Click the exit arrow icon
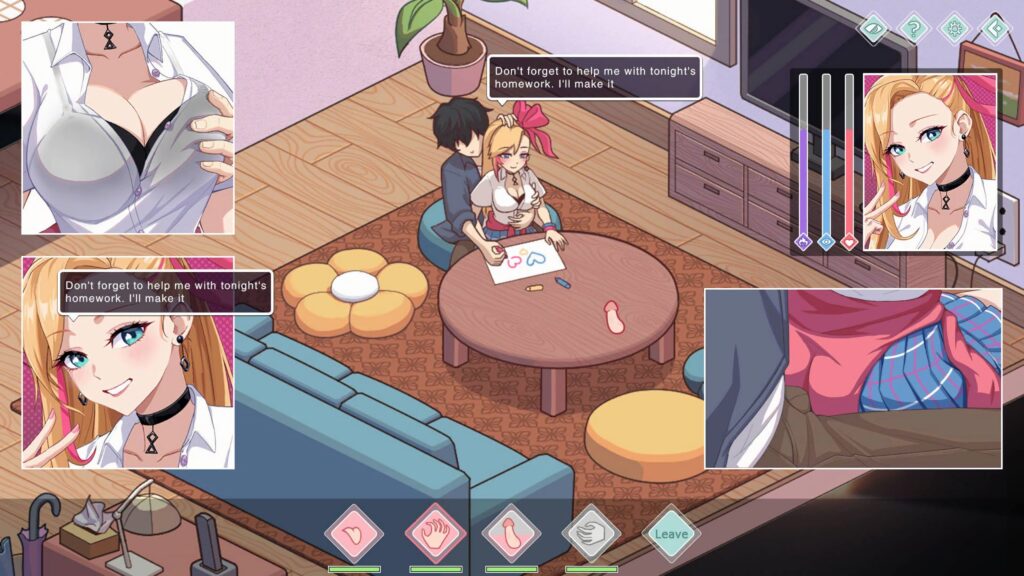 (x=993, y=27)
